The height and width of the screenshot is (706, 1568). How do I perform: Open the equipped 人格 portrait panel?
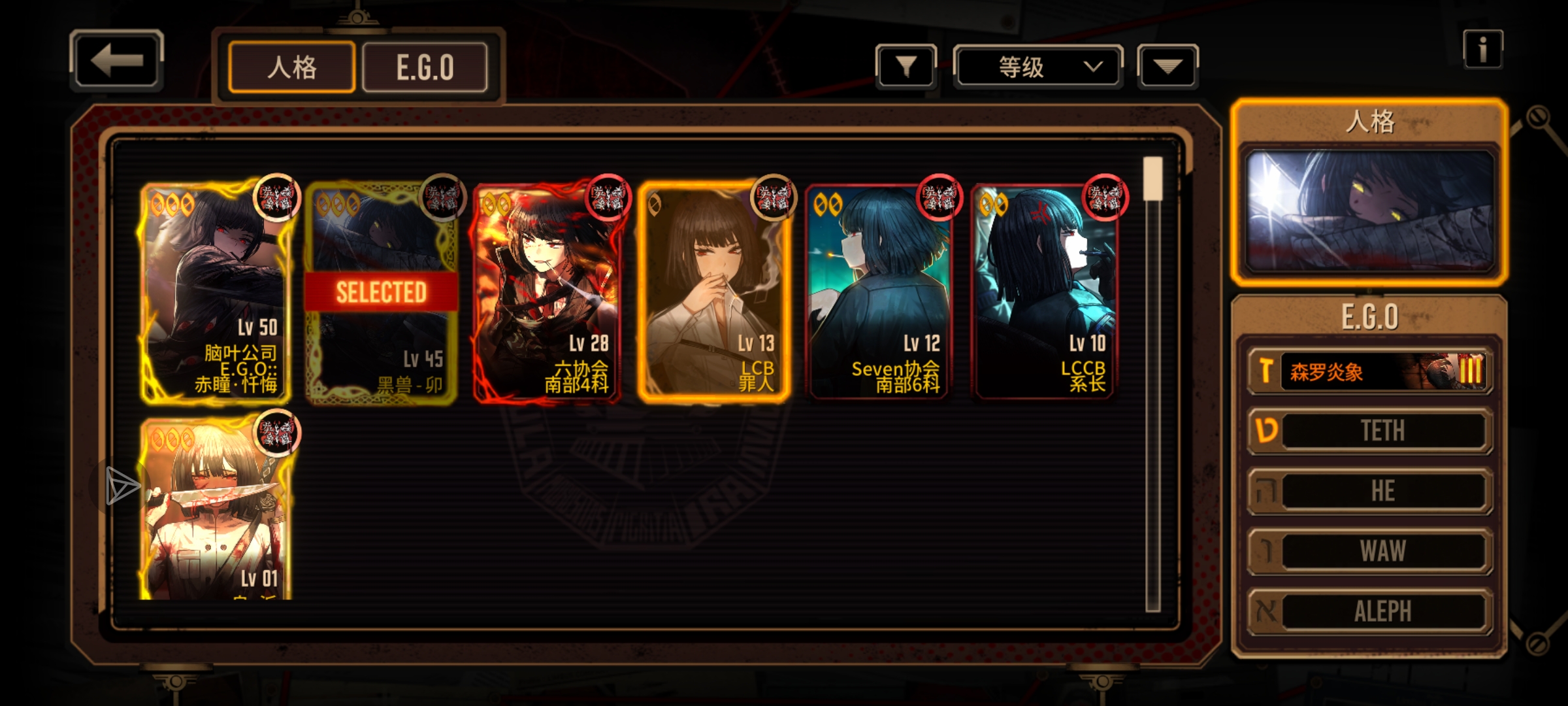pos(1369,210)
